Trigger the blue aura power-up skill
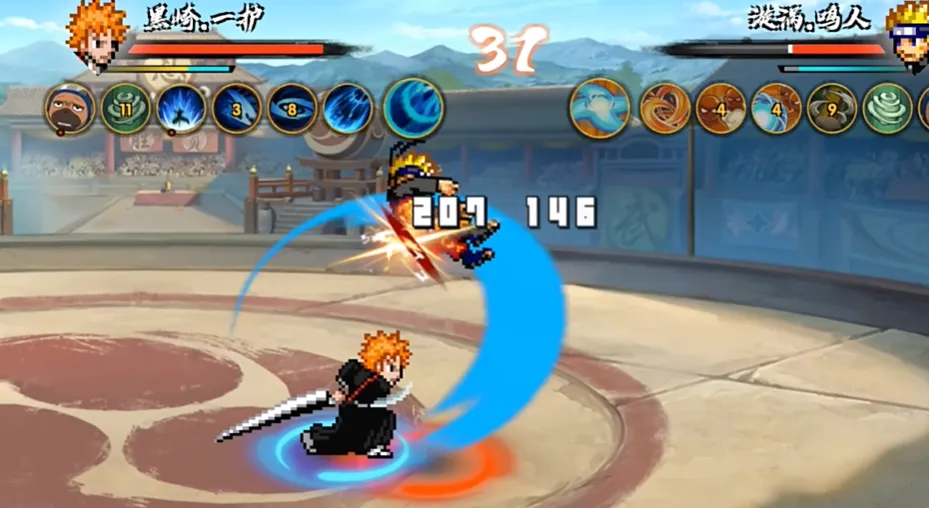Image resolution: width=929 pixels, height=508 pixels. pyautogui.click(x=182, y=109)
